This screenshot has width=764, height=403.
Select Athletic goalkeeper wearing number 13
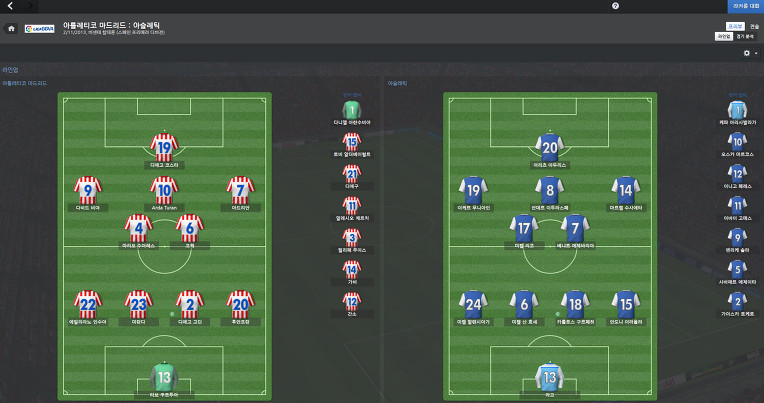click(549, 377)
